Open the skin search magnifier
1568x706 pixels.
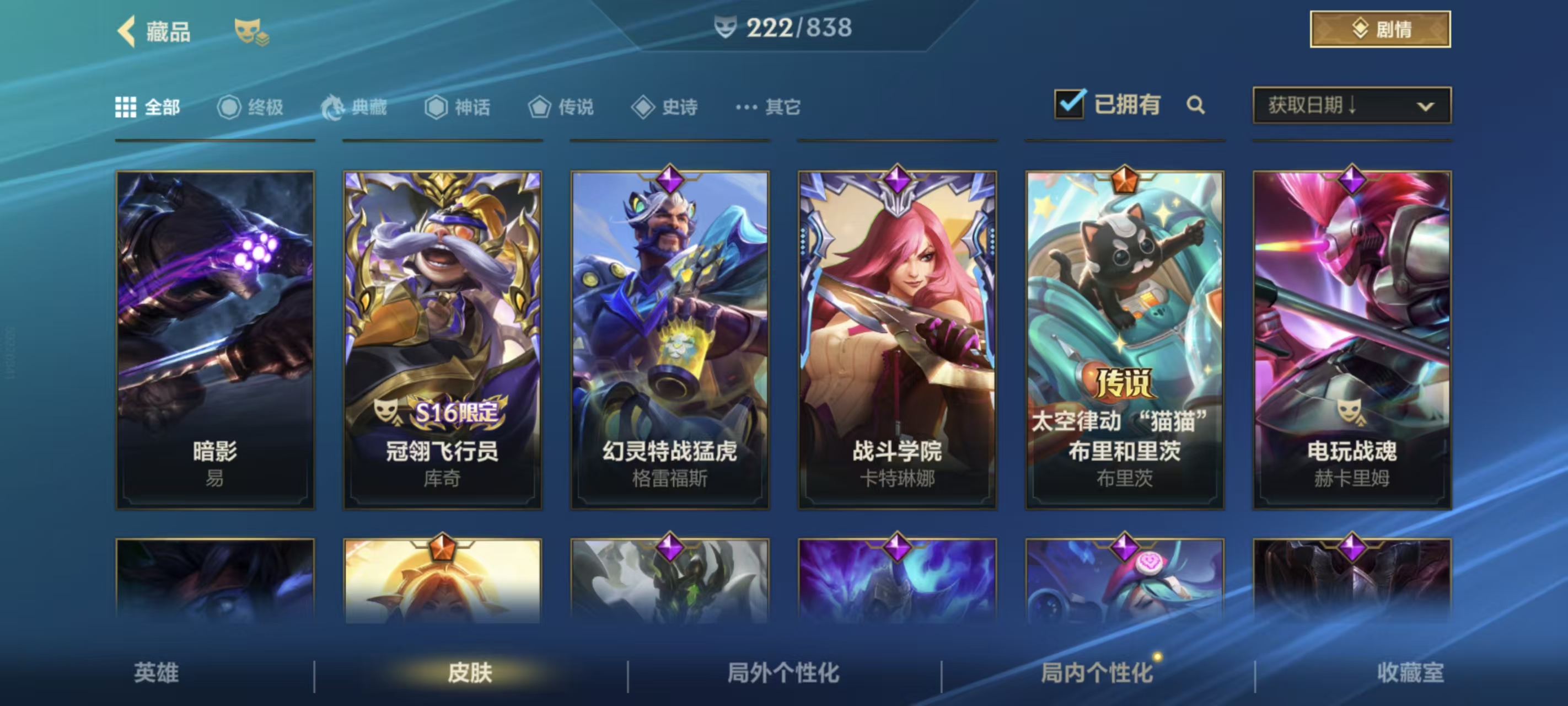click(1195, 105)
